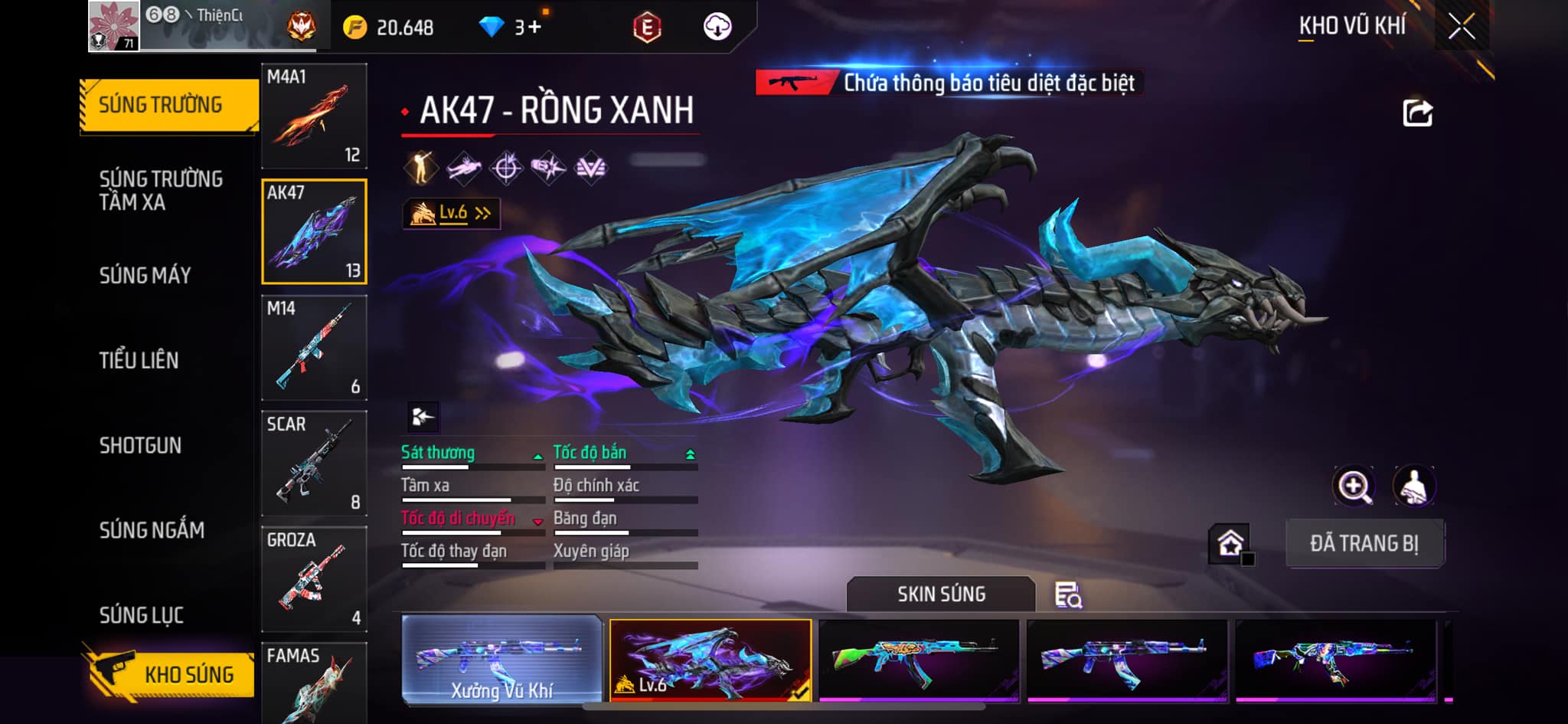Select the Xưởng Vũ Khí skin thumbnail
Image resolution: width=1568 pixels, height=724 pixels.
[x=501, y=660]
